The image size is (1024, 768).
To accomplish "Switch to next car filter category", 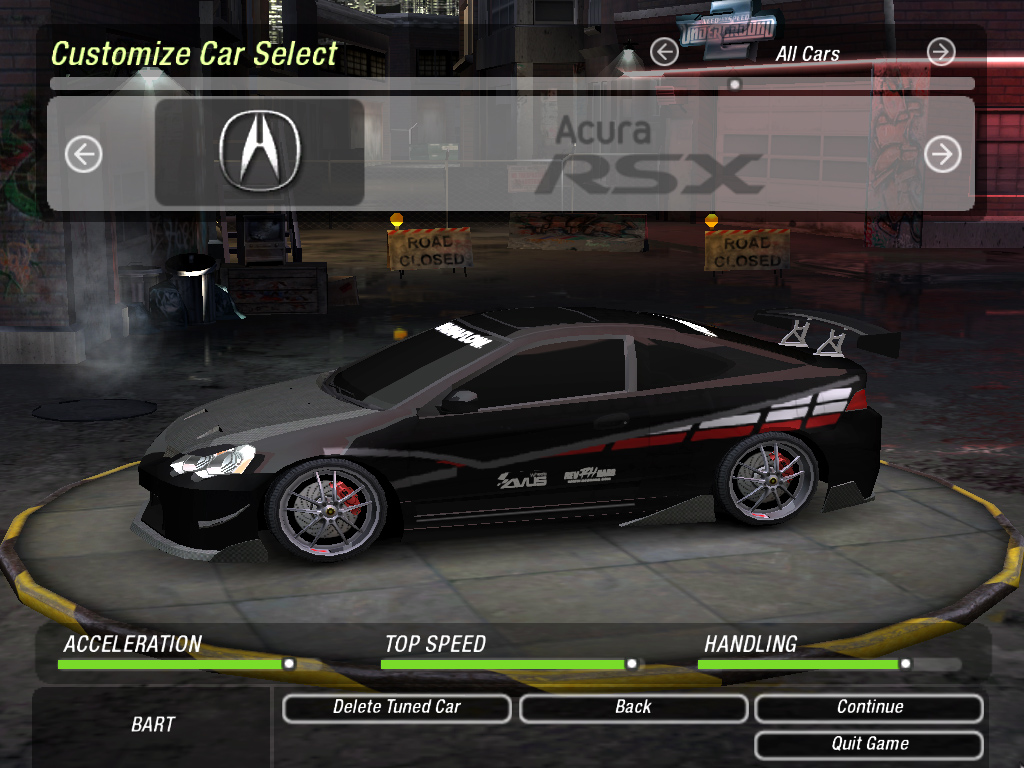I will click(x=941, y=52).
